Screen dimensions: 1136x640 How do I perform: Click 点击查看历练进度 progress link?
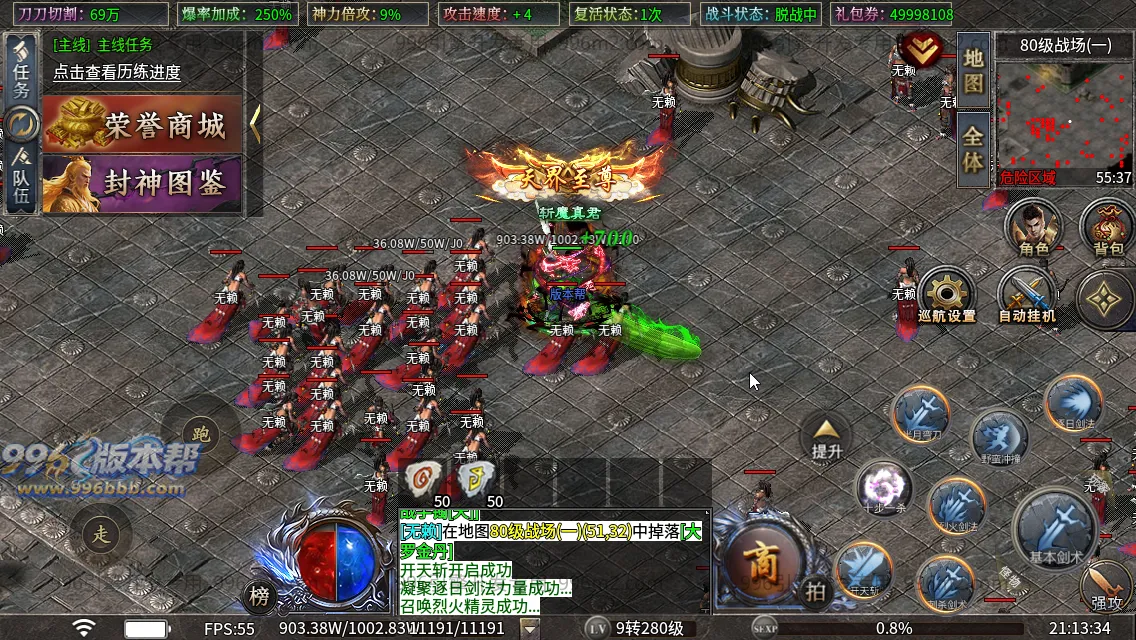[117, 72]
